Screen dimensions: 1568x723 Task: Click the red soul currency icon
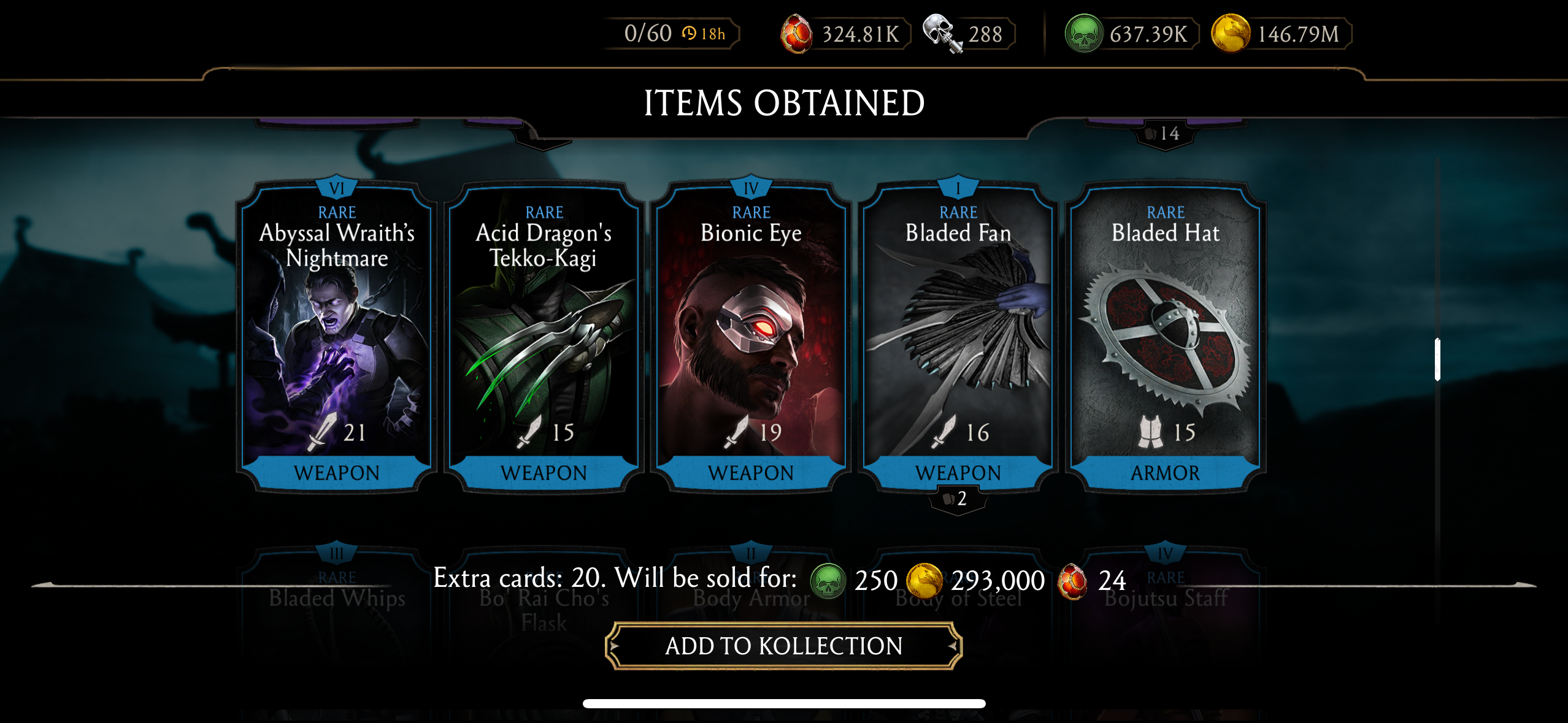797,34
